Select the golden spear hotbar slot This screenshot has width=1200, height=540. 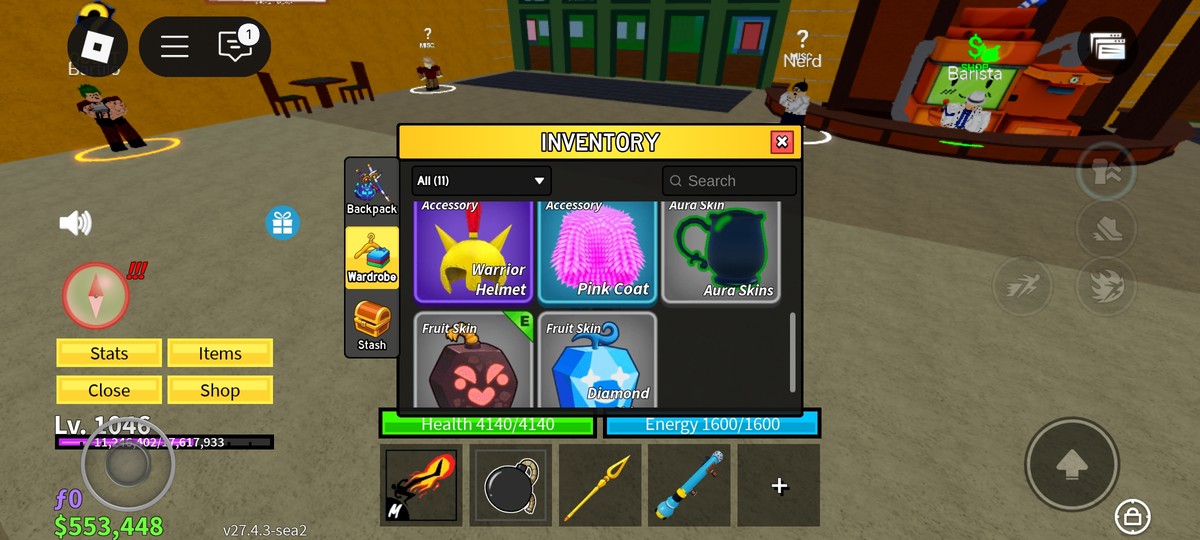599,485
